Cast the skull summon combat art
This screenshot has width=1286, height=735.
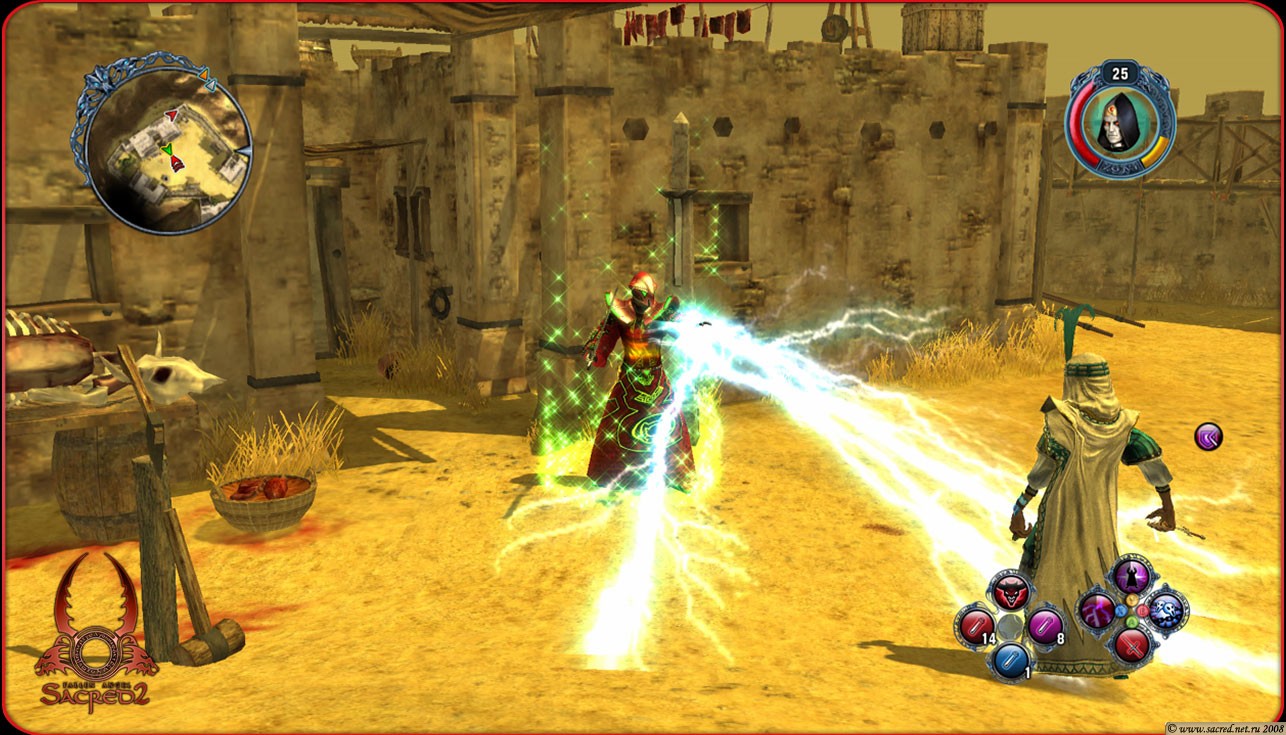click(1164, 611)
